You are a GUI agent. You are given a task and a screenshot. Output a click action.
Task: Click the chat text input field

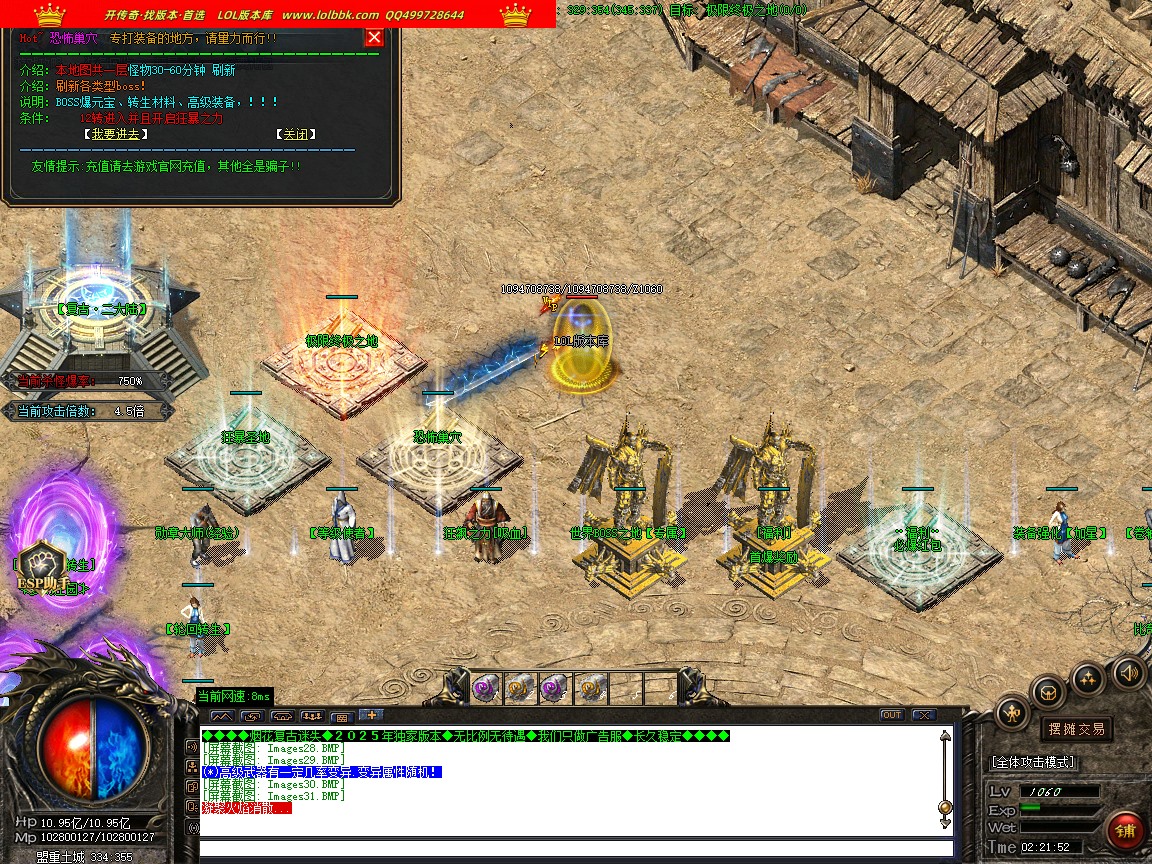click(570, 850)
